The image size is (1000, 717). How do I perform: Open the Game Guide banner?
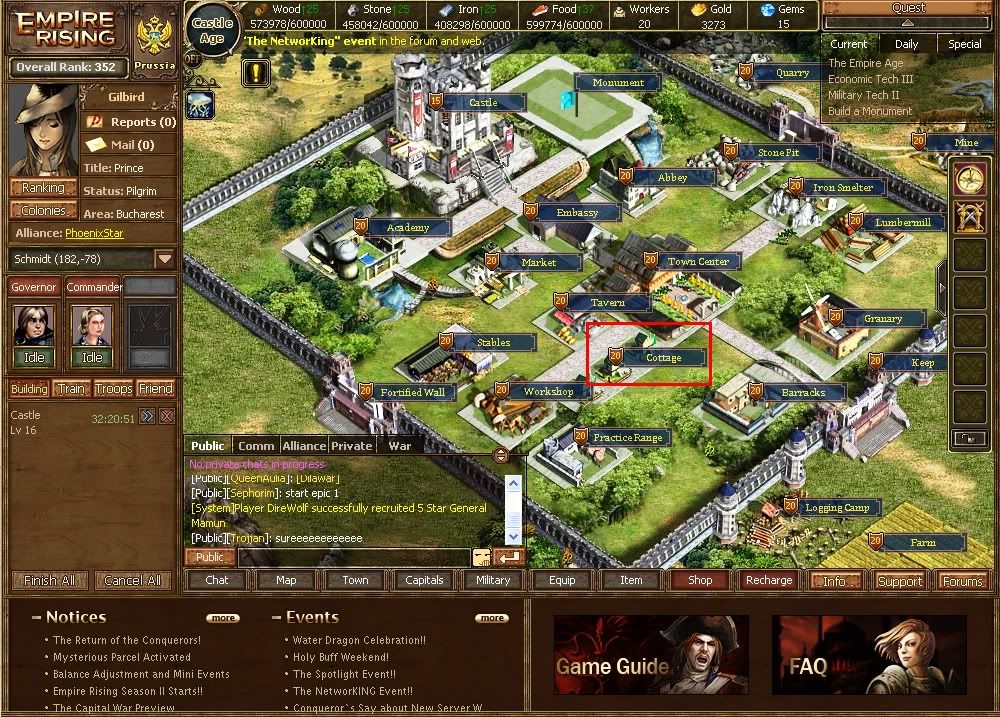(x=651, y=655)
